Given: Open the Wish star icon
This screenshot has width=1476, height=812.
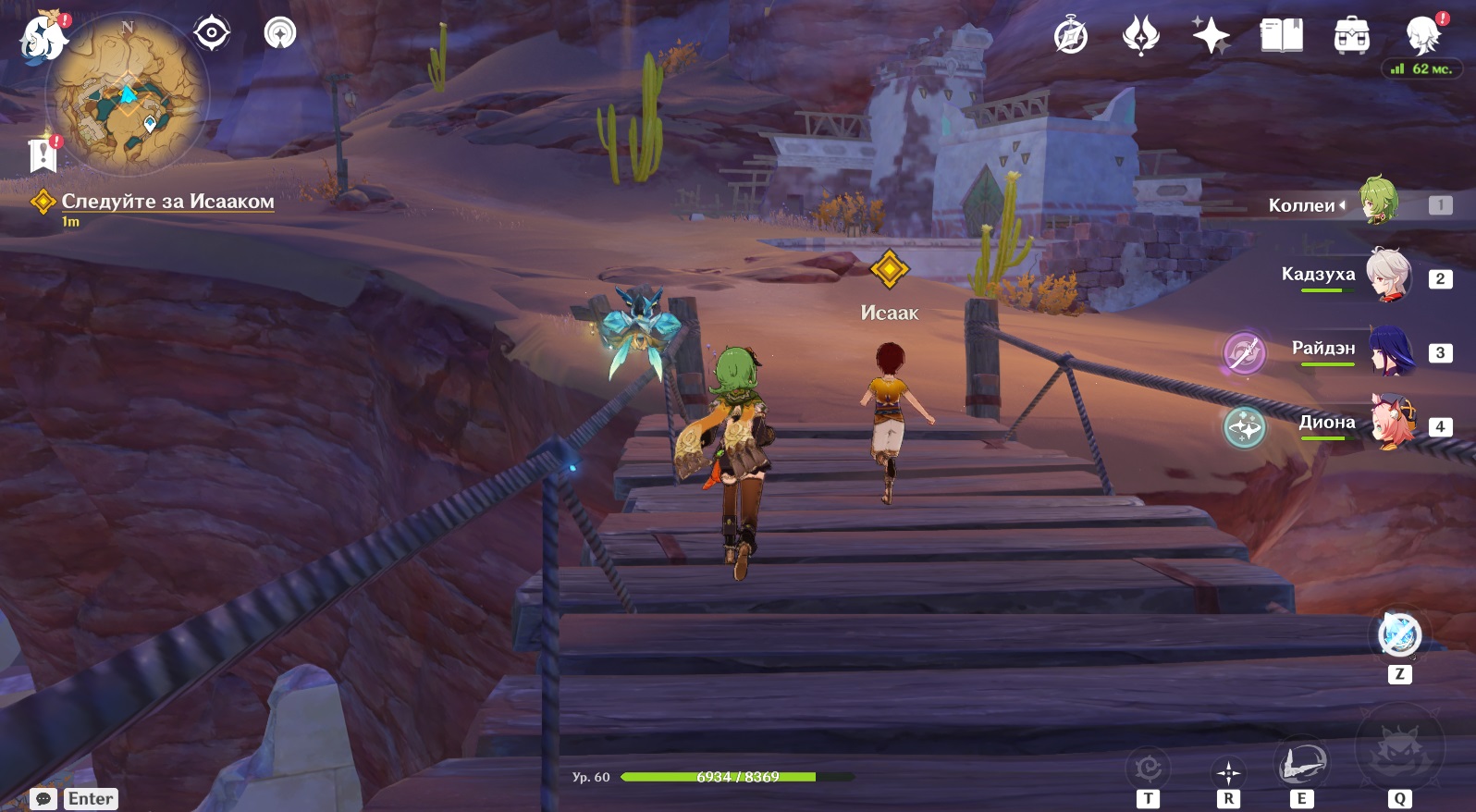Looking at the screenshot, I should 1141,37.
